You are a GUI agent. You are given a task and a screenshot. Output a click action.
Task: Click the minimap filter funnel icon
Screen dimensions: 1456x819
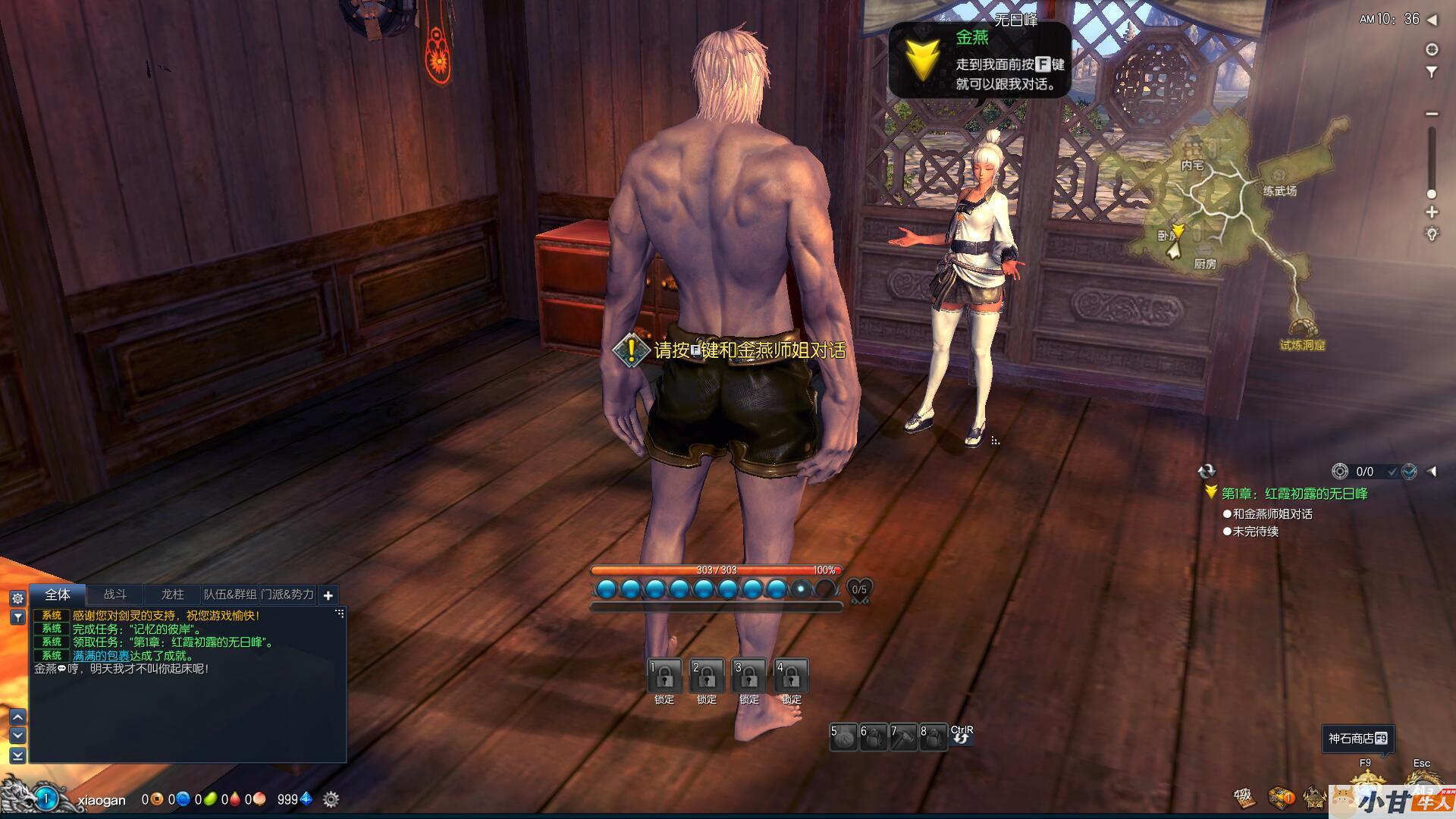click(x=1432, y=73)
